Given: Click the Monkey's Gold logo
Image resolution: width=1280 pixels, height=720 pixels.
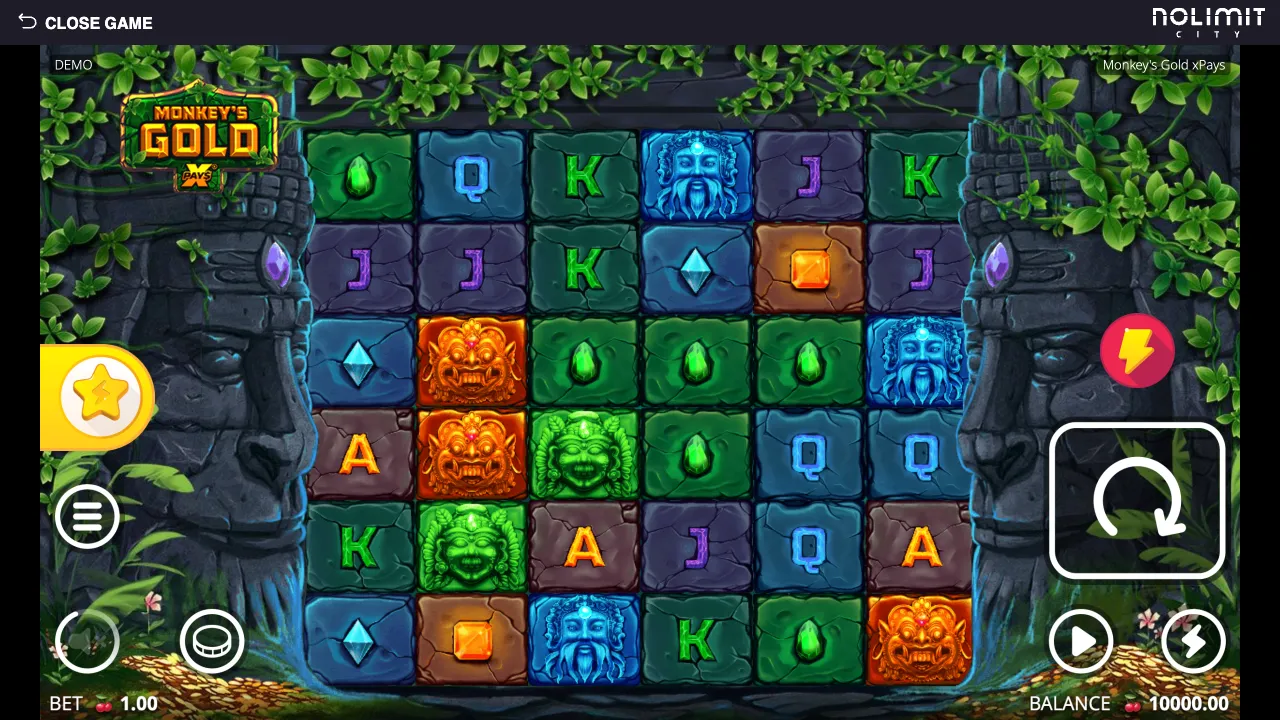Looking at the screenshot, I should pos(198,135).
